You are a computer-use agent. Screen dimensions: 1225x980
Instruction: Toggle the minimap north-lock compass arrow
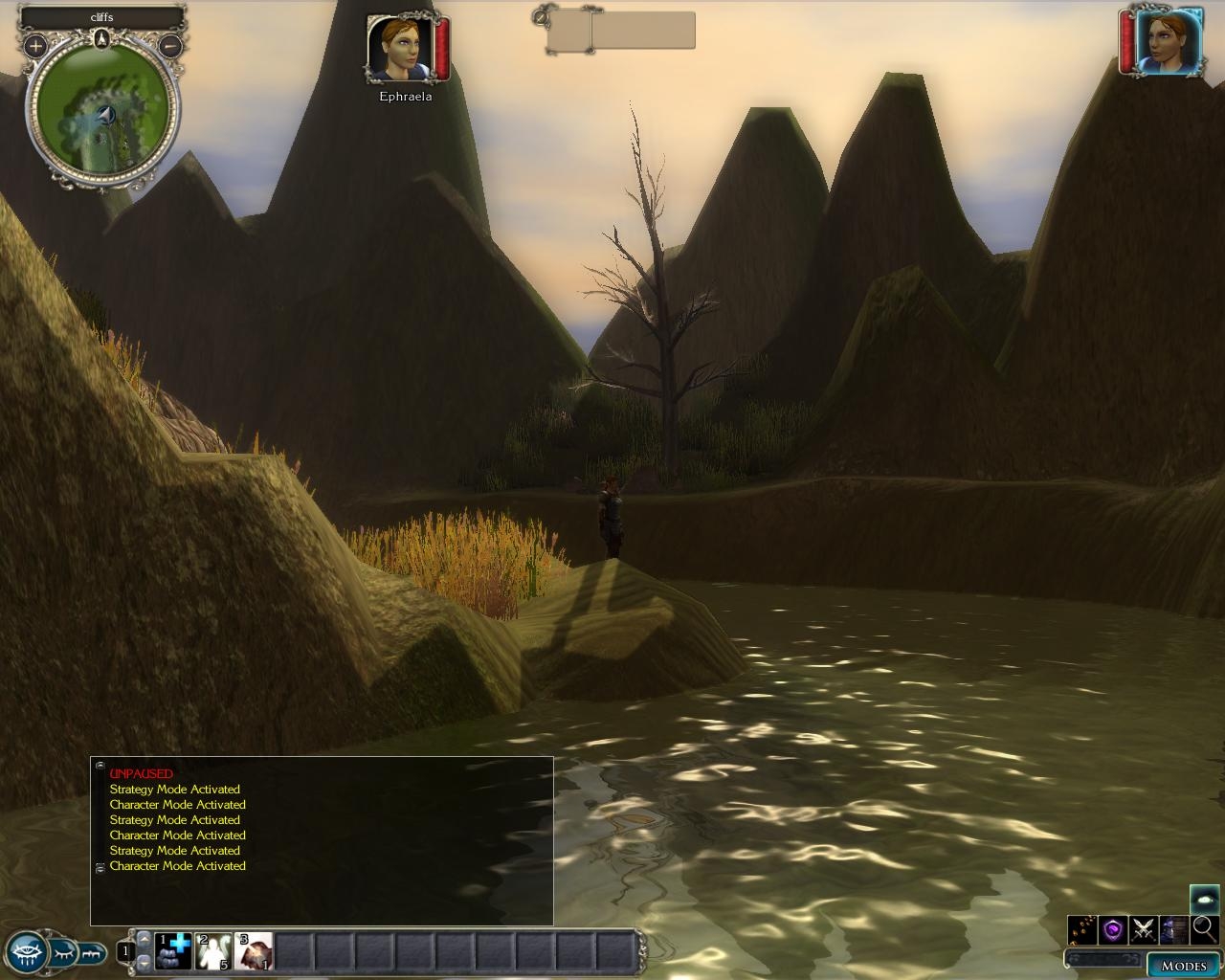(102, 39)
